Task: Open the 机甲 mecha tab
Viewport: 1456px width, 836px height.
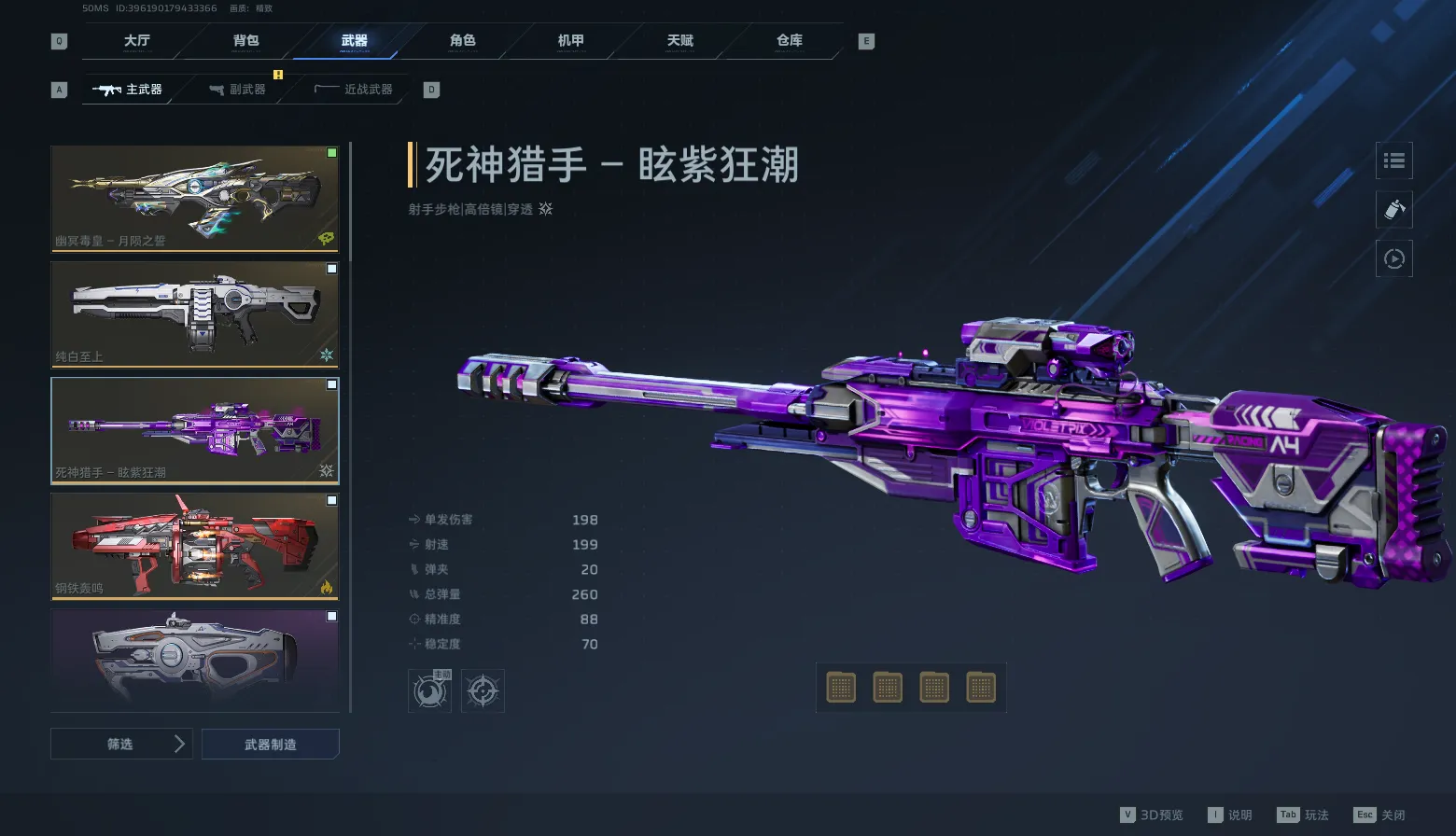Action: [571, 40]
